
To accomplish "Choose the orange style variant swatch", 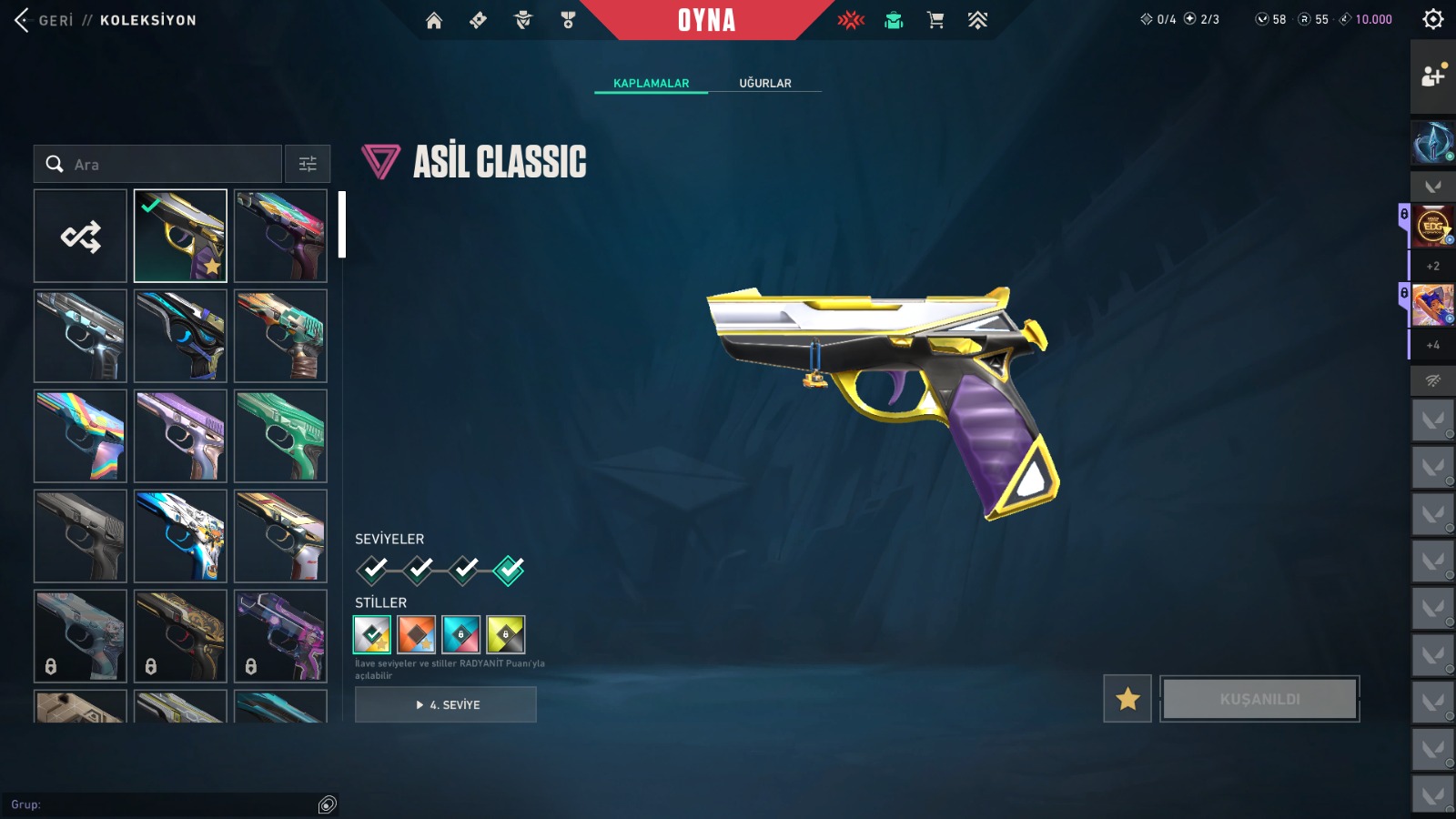I will [x=416, y=634].
